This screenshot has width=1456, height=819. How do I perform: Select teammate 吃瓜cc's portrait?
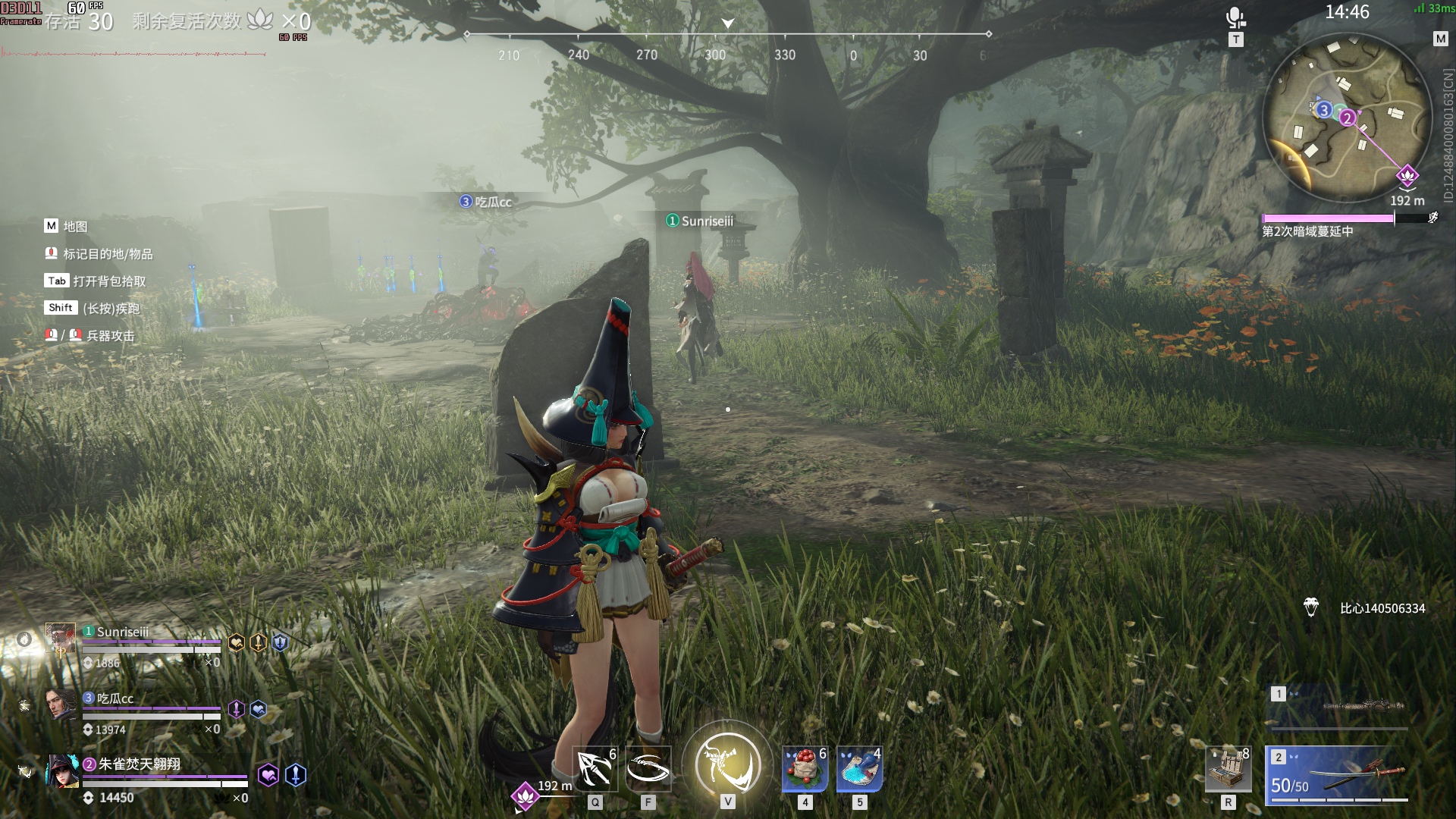point(61,704)
